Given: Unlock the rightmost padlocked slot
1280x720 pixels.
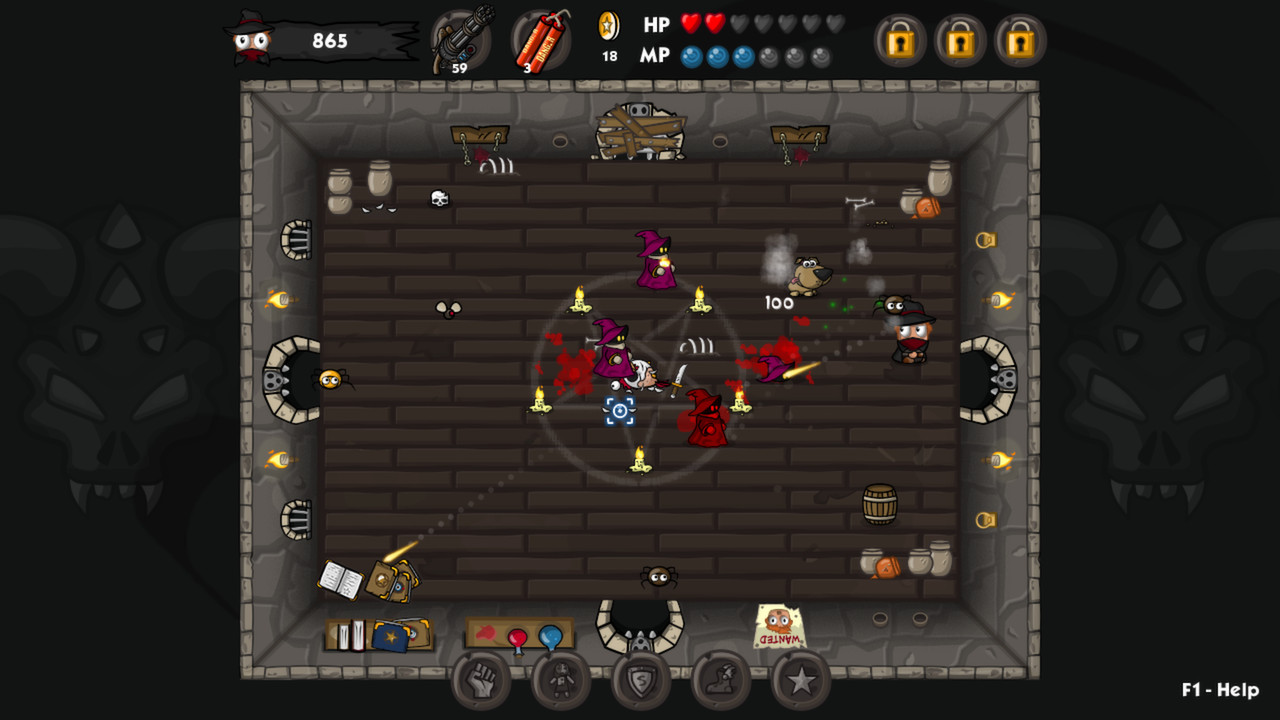Looking at the screenshot, I should coord(1021,42).
